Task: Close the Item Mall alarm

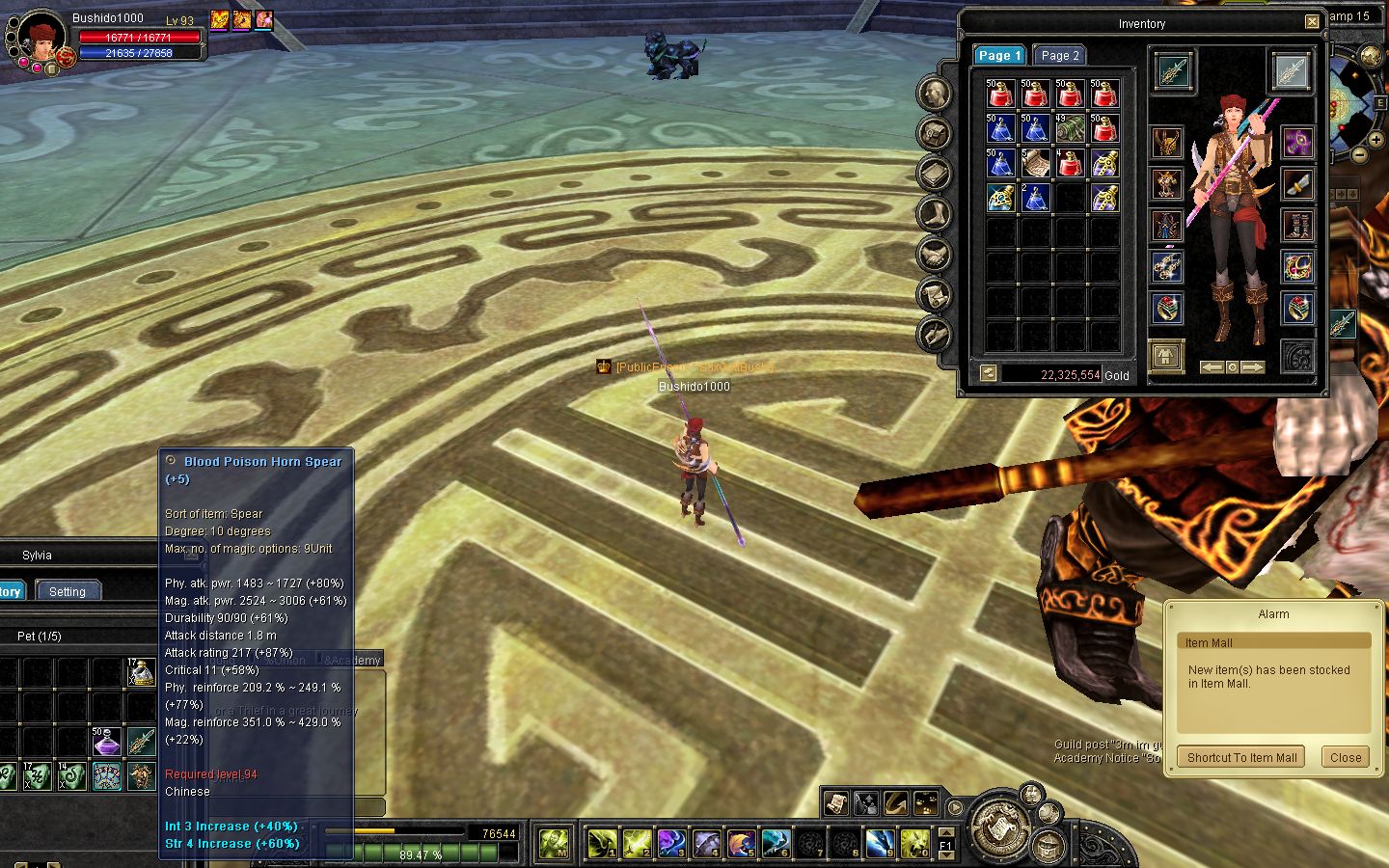Action: click(1345, 757)
